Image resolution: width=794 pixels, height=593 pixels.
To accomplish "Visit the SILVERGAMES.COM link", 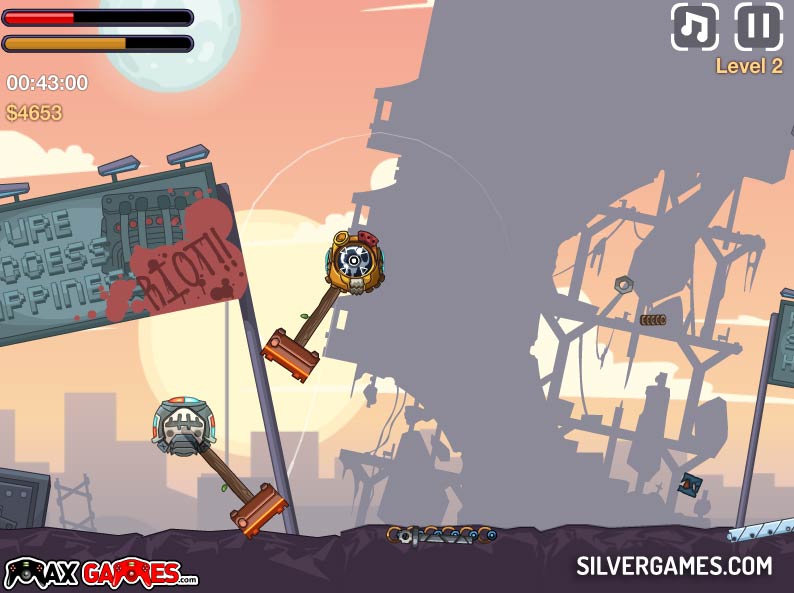I will pos(674,566).
